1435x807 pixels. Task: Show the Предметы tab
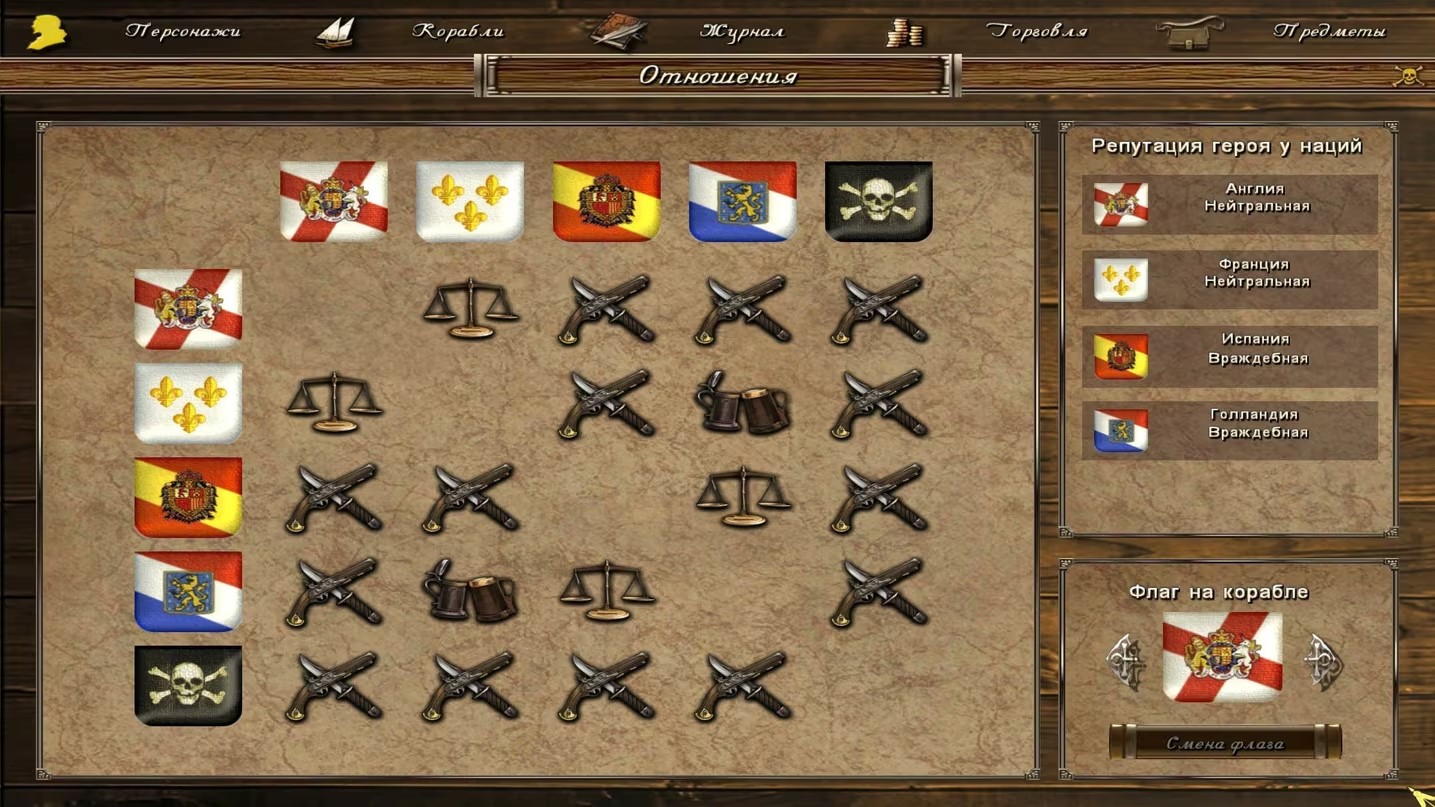click(x=1329, y=31)
